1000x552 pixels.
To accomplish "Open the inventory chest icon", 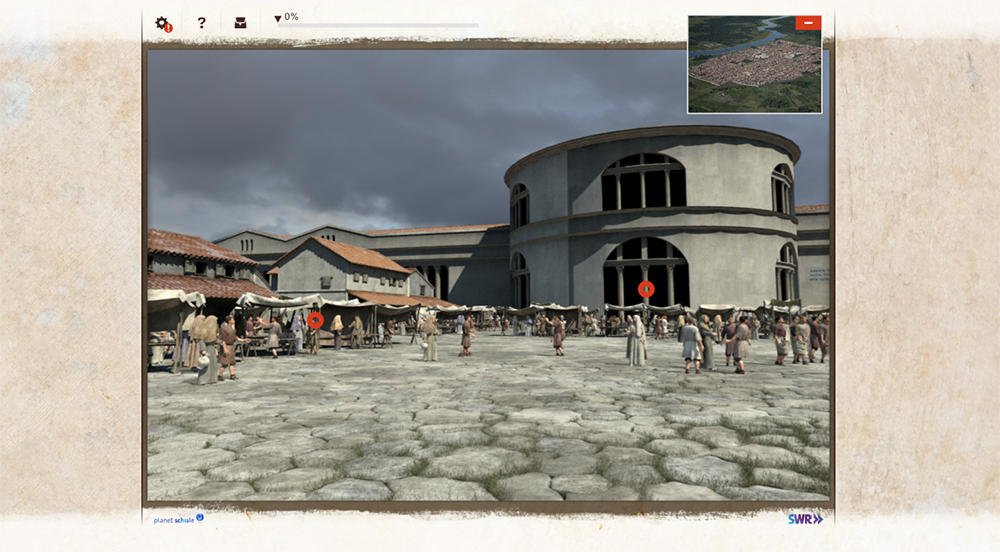I will pyautogui.click(x=240, y=23).
